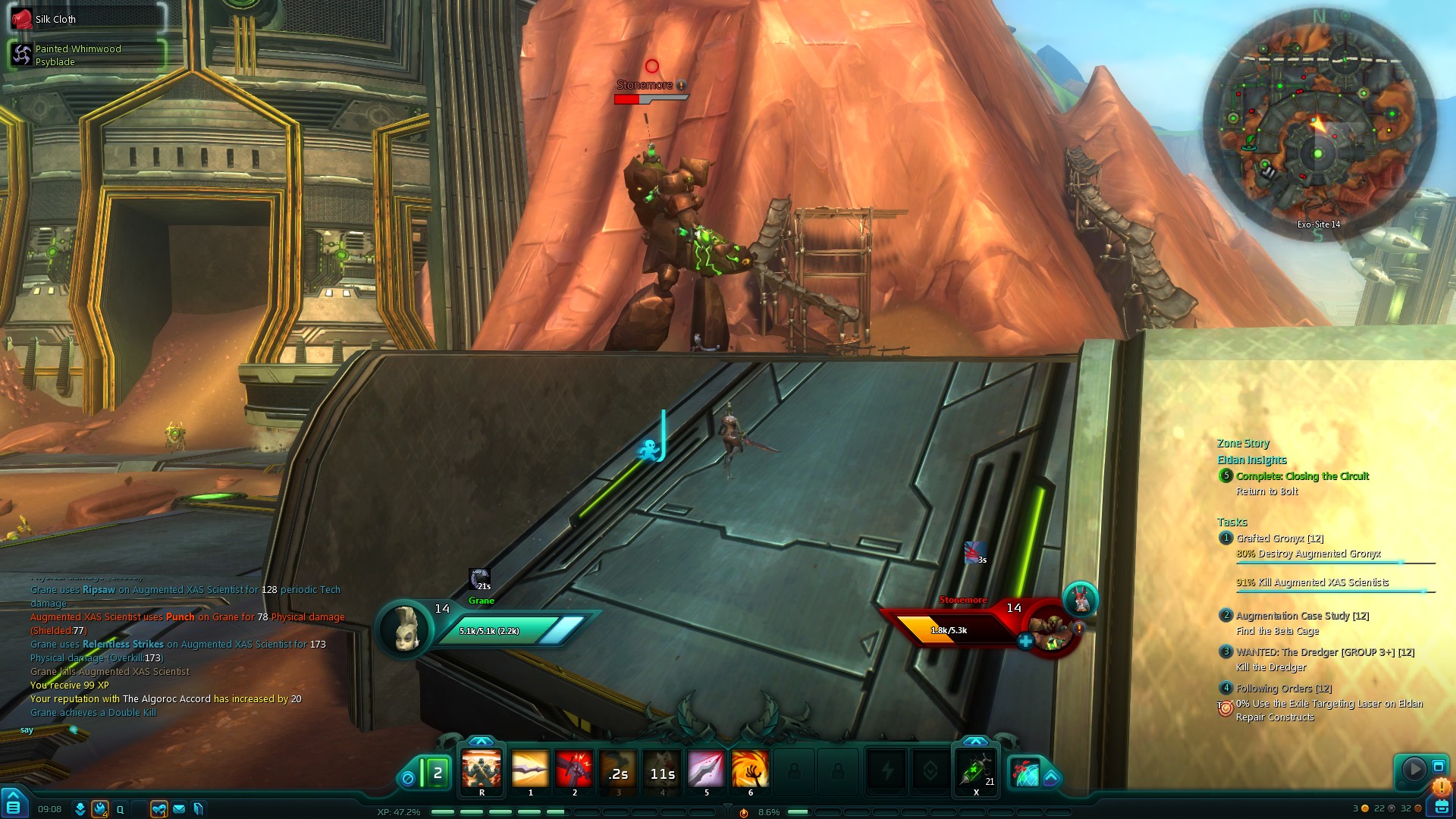Open the mail envelope icon
This screenshot has height=819, width=1456.
click(x=179, y=809)
